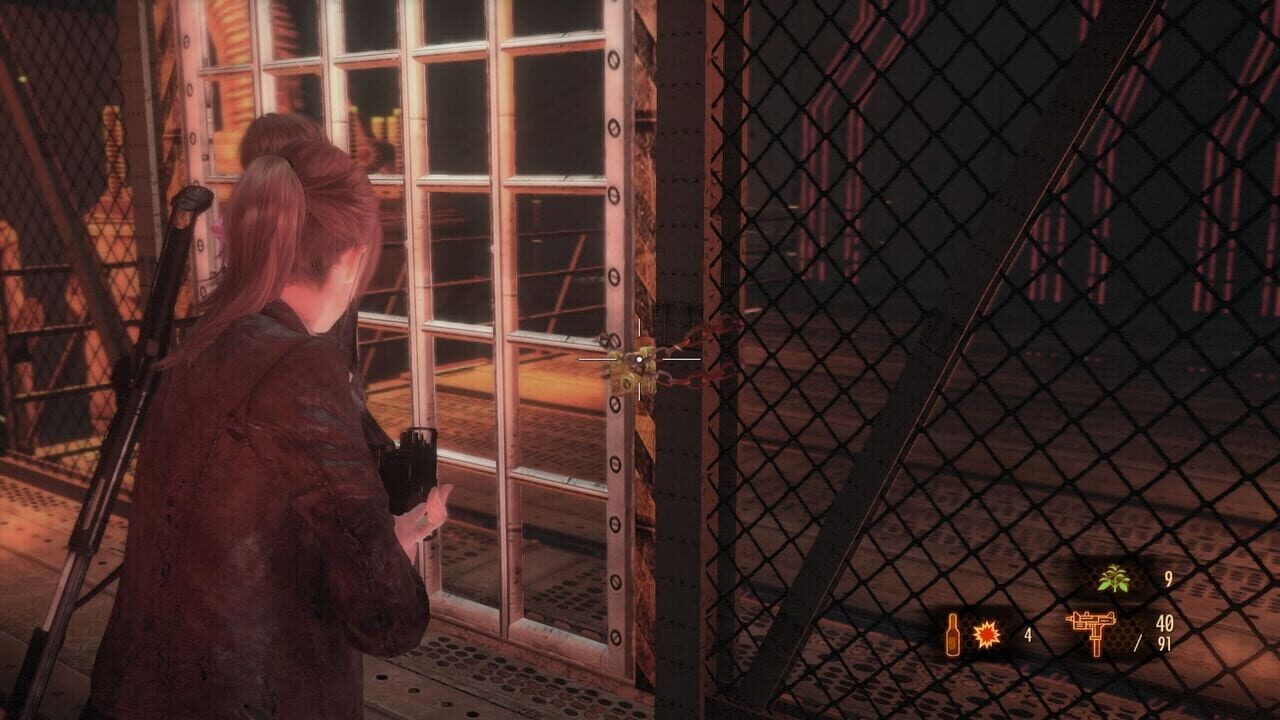Screen dimensions: 1280x720
Task: Click the rusty chain on the door frame
Action: (x=683, y=381)
